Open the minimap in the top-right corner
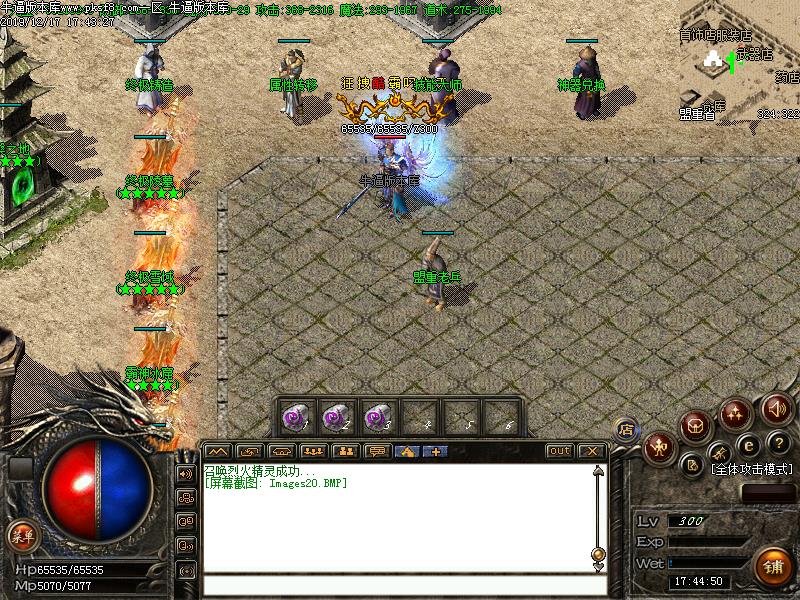 point(739,60)
